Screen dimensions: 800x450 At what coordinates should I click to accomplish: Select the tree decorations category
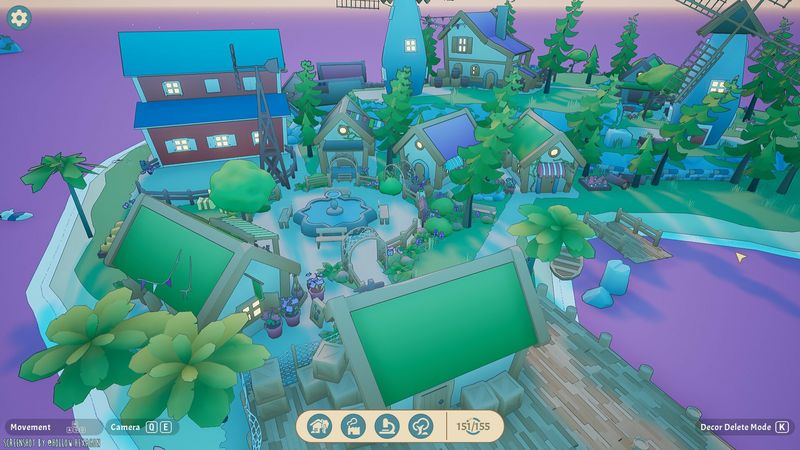pyautogui.click(x=421, y=426)
